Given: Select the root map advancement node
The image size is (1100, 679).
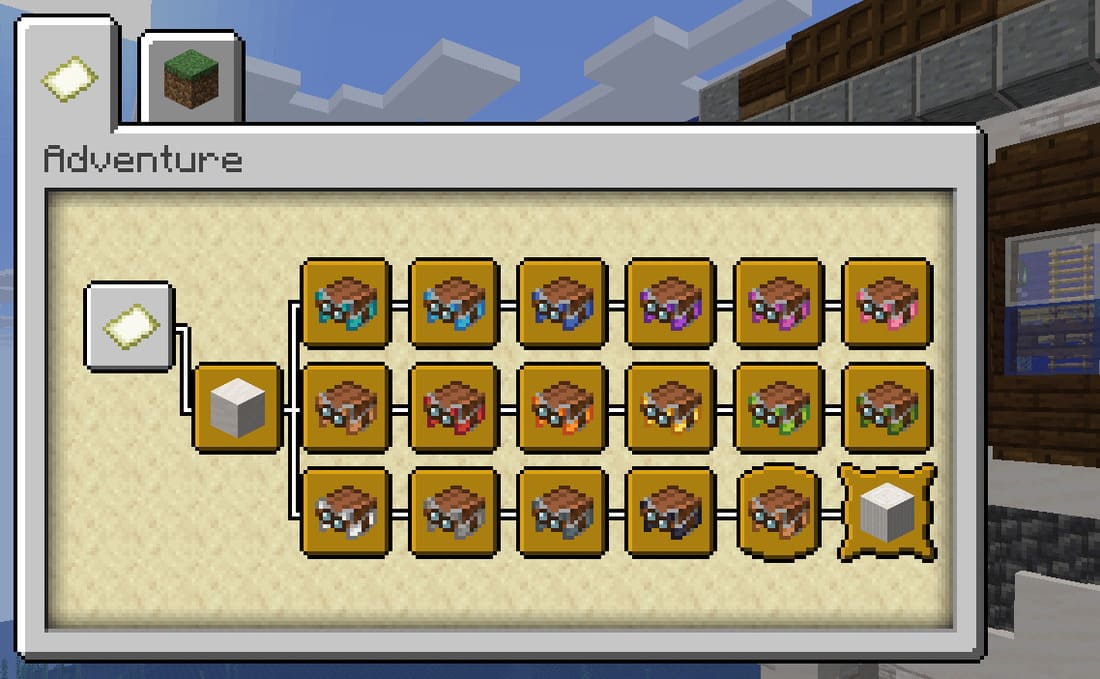Looking at the screenshot, I should 130,327.
